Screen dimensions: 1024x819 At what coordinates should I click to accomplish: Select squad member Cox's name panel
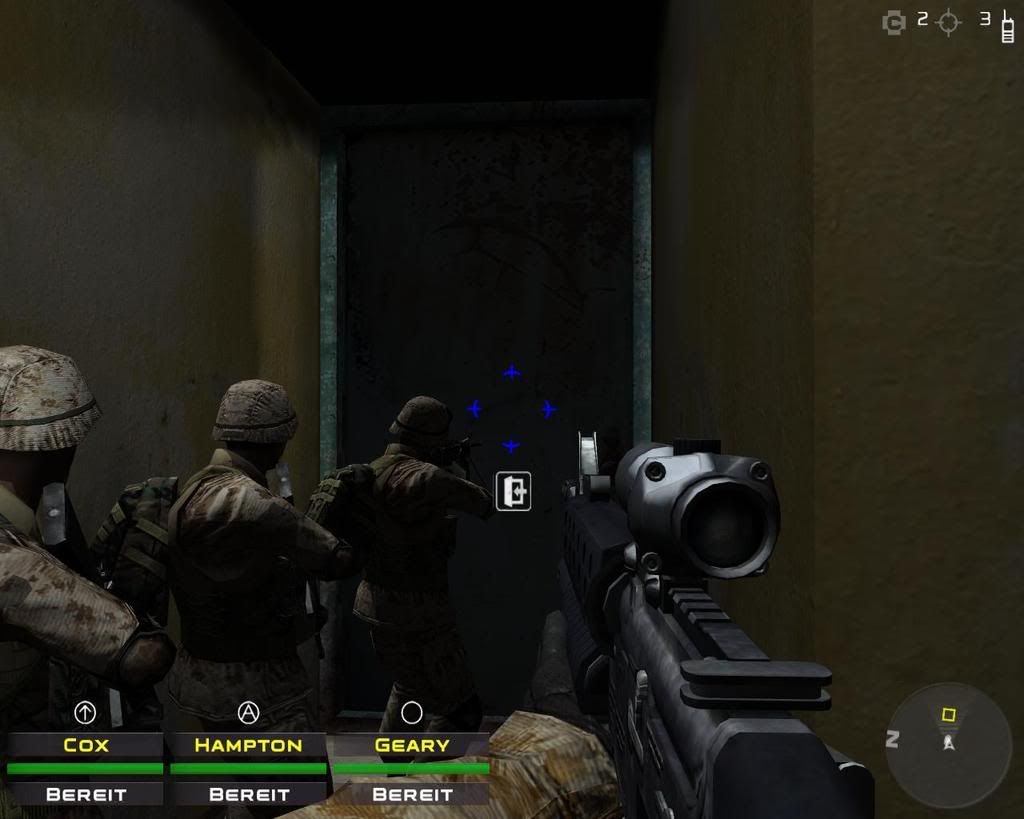85,745
